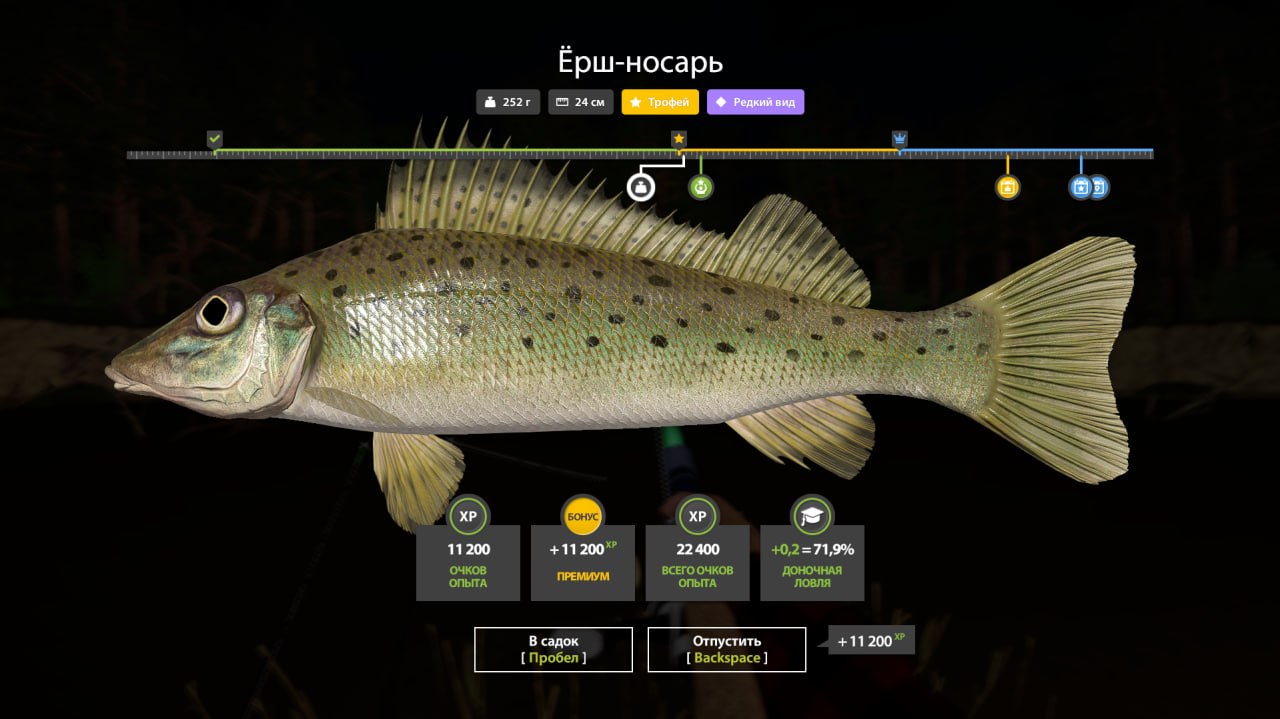Screen dimensions: 1280x719
Task: Open the Премиум bonus experience tile
Action: [x=582, y=562]
